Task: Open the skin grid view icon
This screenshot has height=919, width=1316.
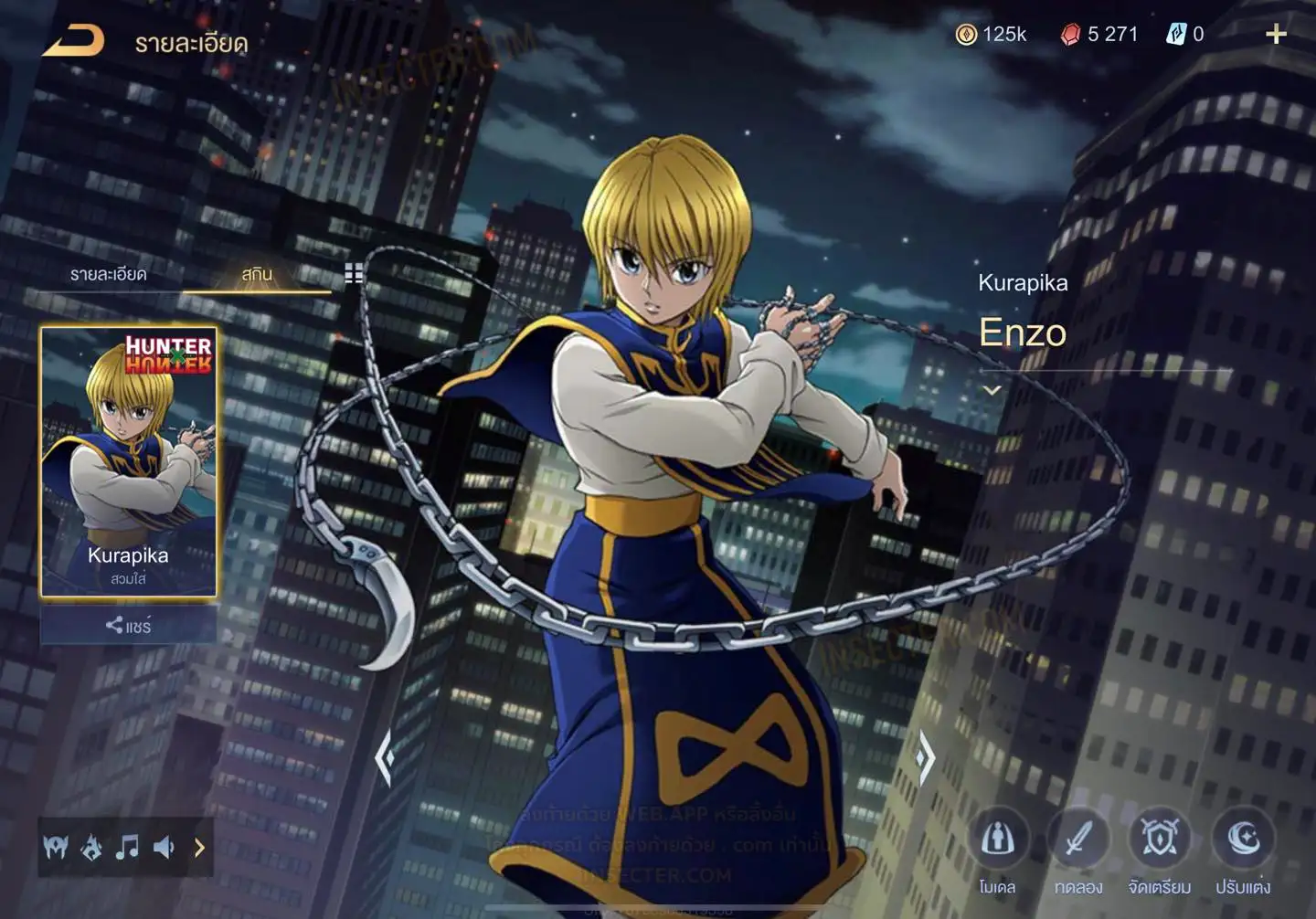Action: click(354, 273)
